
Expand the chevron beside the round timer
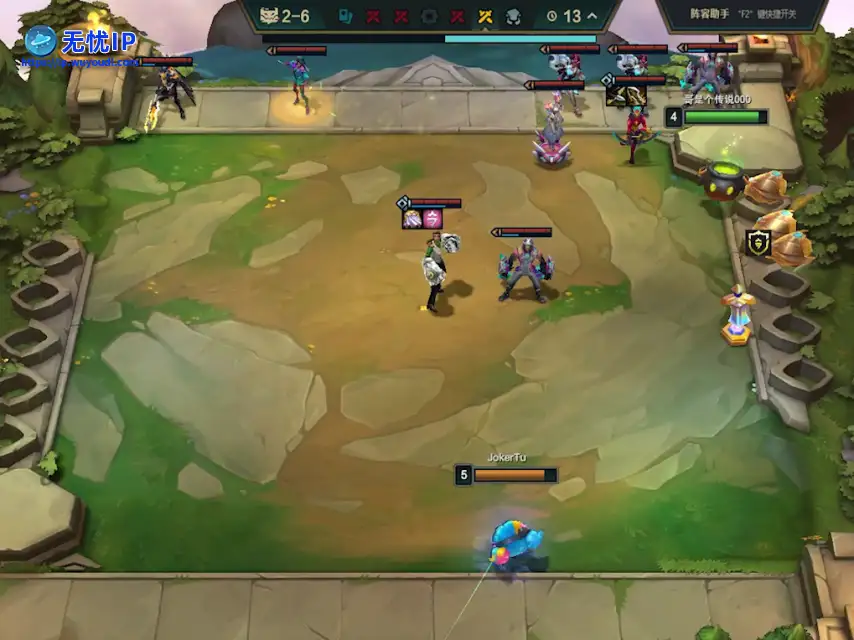pos(593,16)
